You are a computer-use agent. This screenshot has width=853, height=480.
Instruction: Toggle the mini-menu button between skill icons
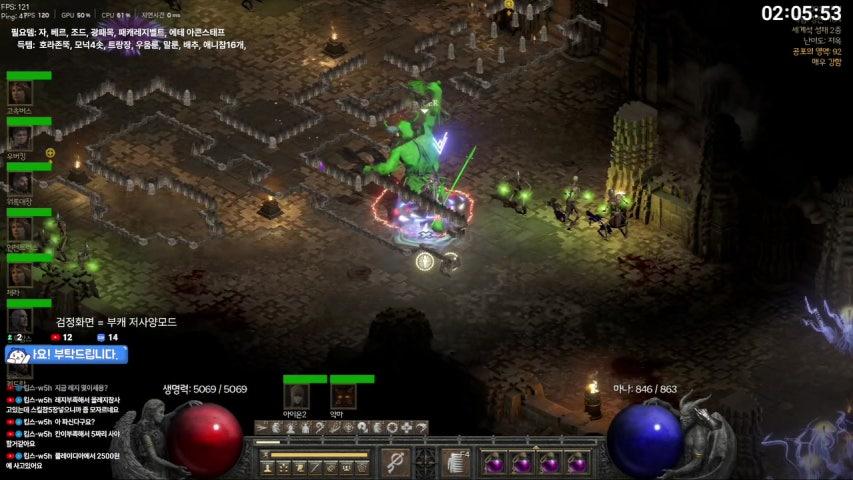click(425, 462)
